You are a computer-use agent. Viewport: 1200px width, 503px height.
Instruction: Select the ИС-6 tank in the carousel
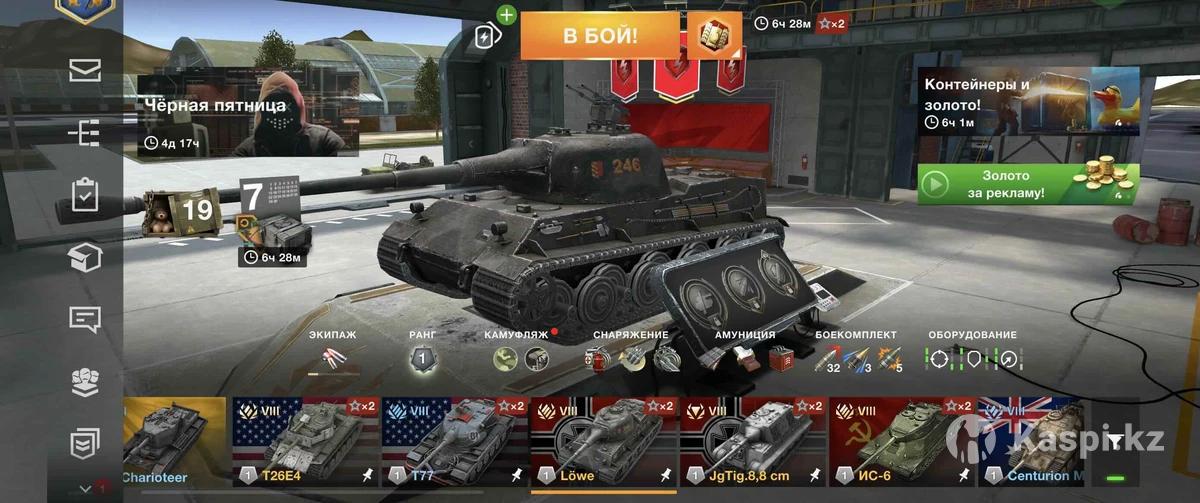pos(902,441)
